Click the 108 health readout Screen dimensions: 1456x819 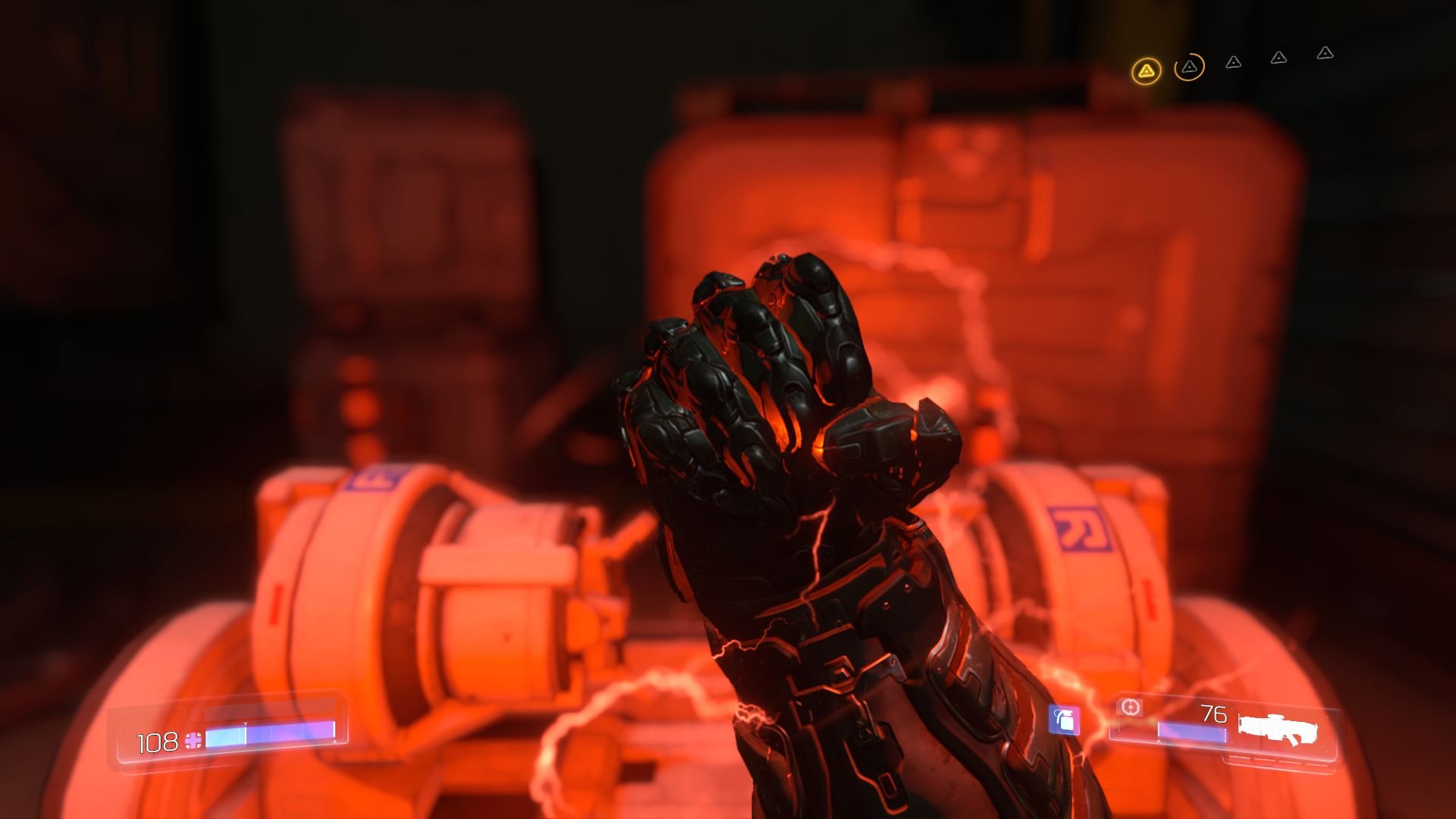157,742
